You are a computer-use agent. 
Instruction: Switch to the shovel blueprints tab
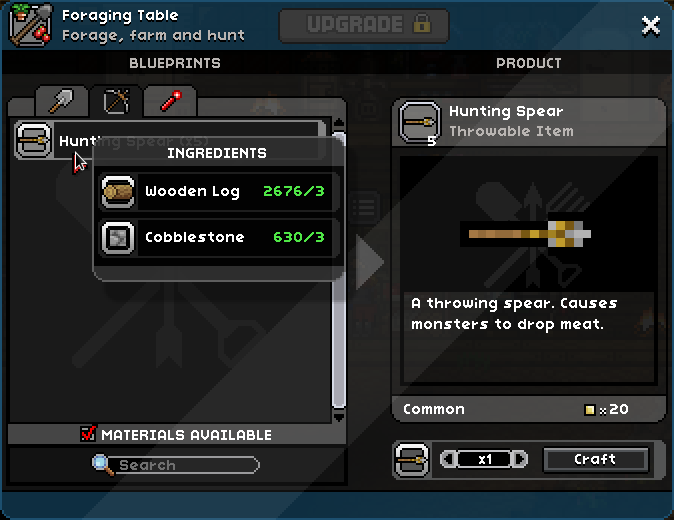point(62,101)
